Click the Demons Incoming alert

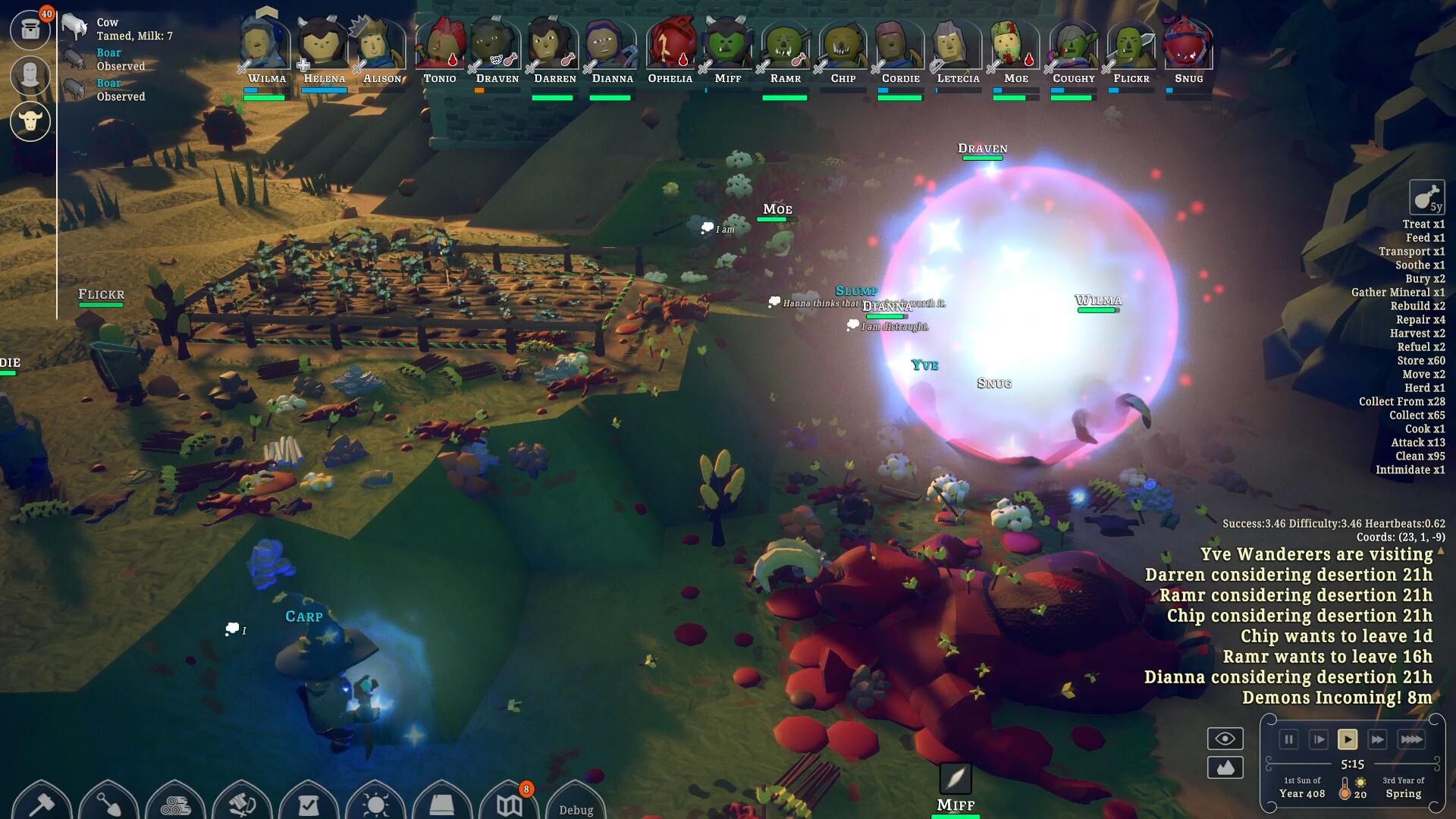pos(1336,698)
